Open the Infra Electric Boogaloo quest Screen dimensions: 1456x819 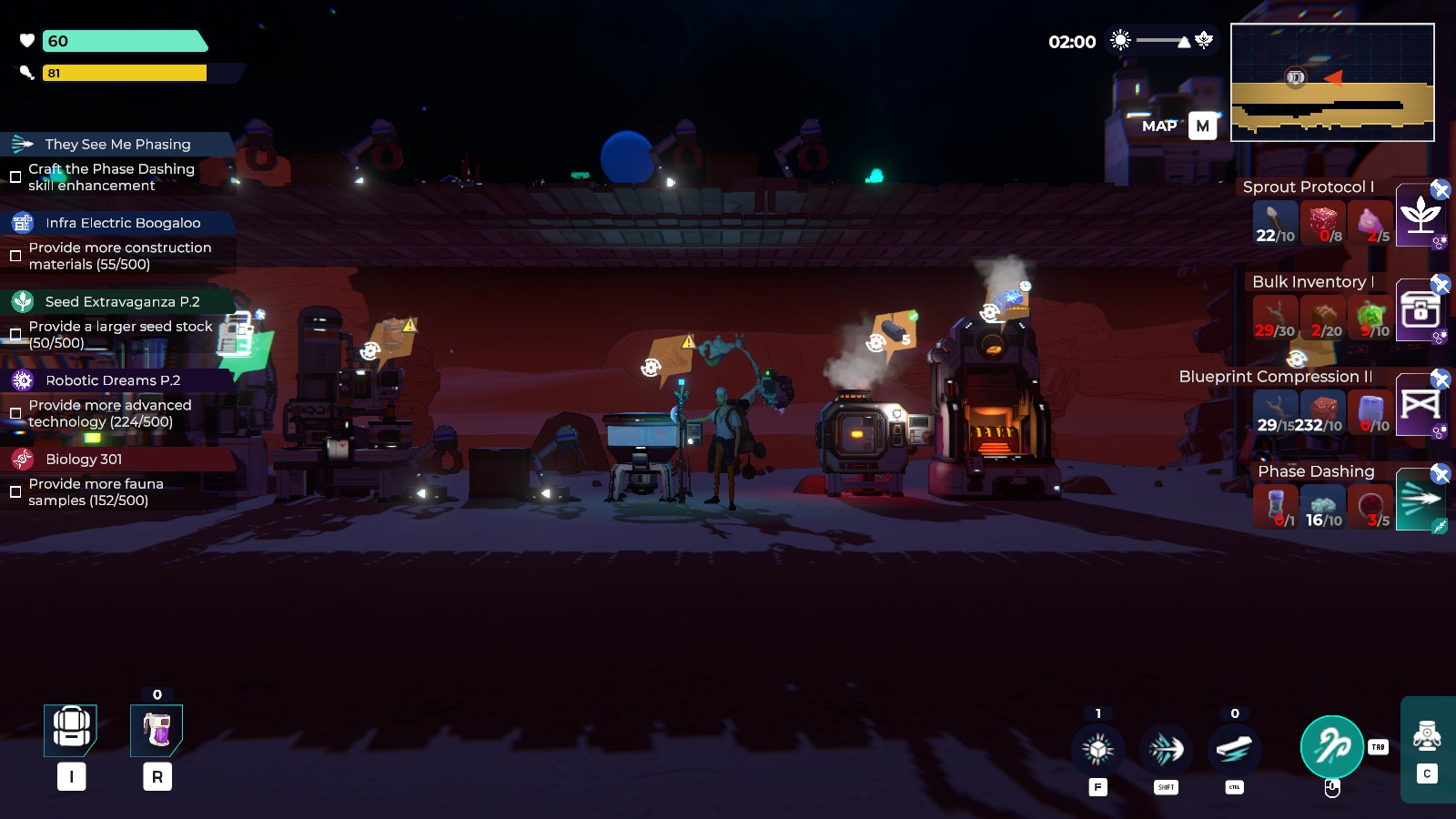pos(123,223)
